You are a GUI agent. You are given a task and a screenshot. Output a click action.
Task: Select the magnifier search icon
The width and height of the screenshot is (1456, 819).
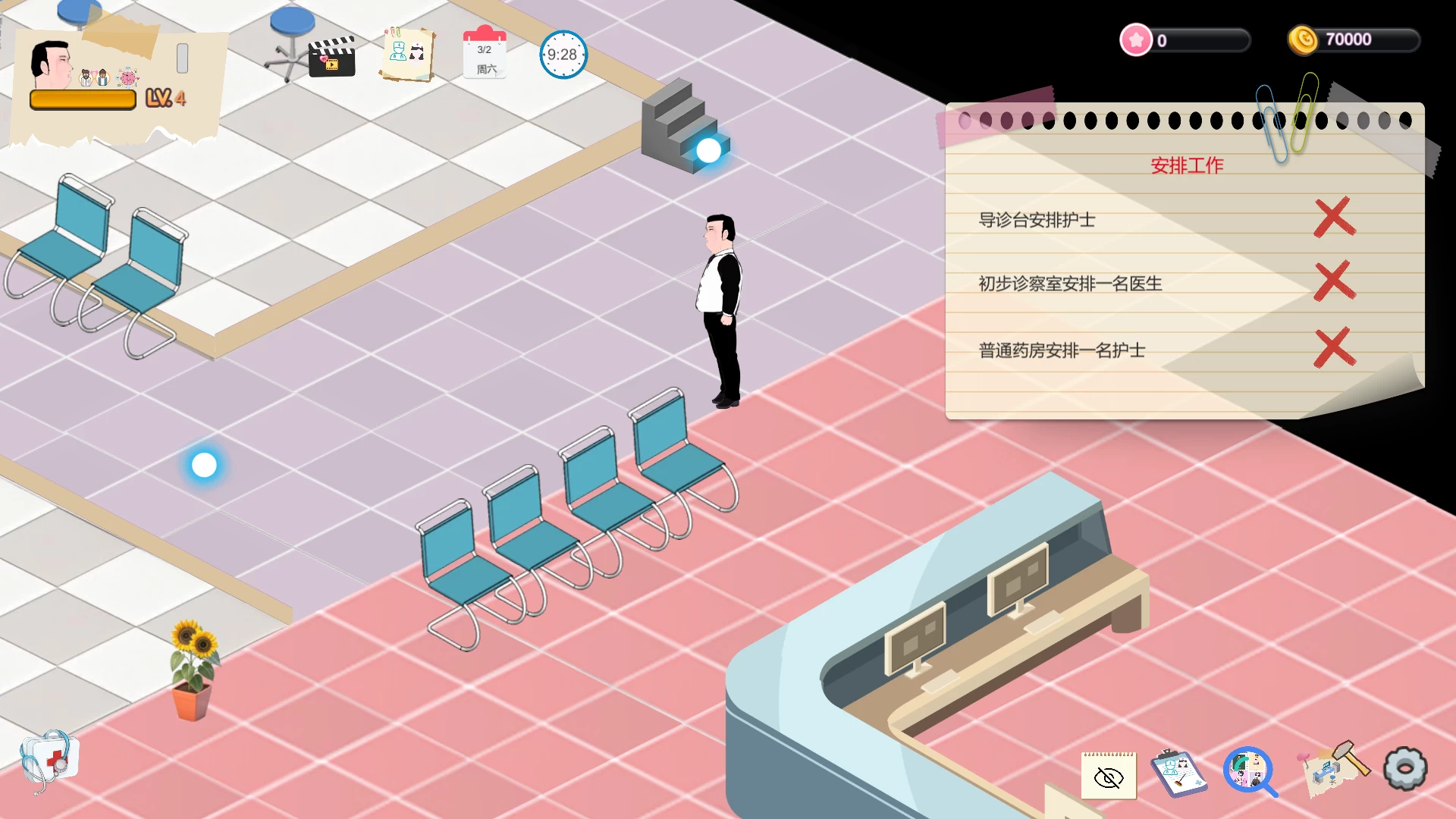coord(1249,770)
